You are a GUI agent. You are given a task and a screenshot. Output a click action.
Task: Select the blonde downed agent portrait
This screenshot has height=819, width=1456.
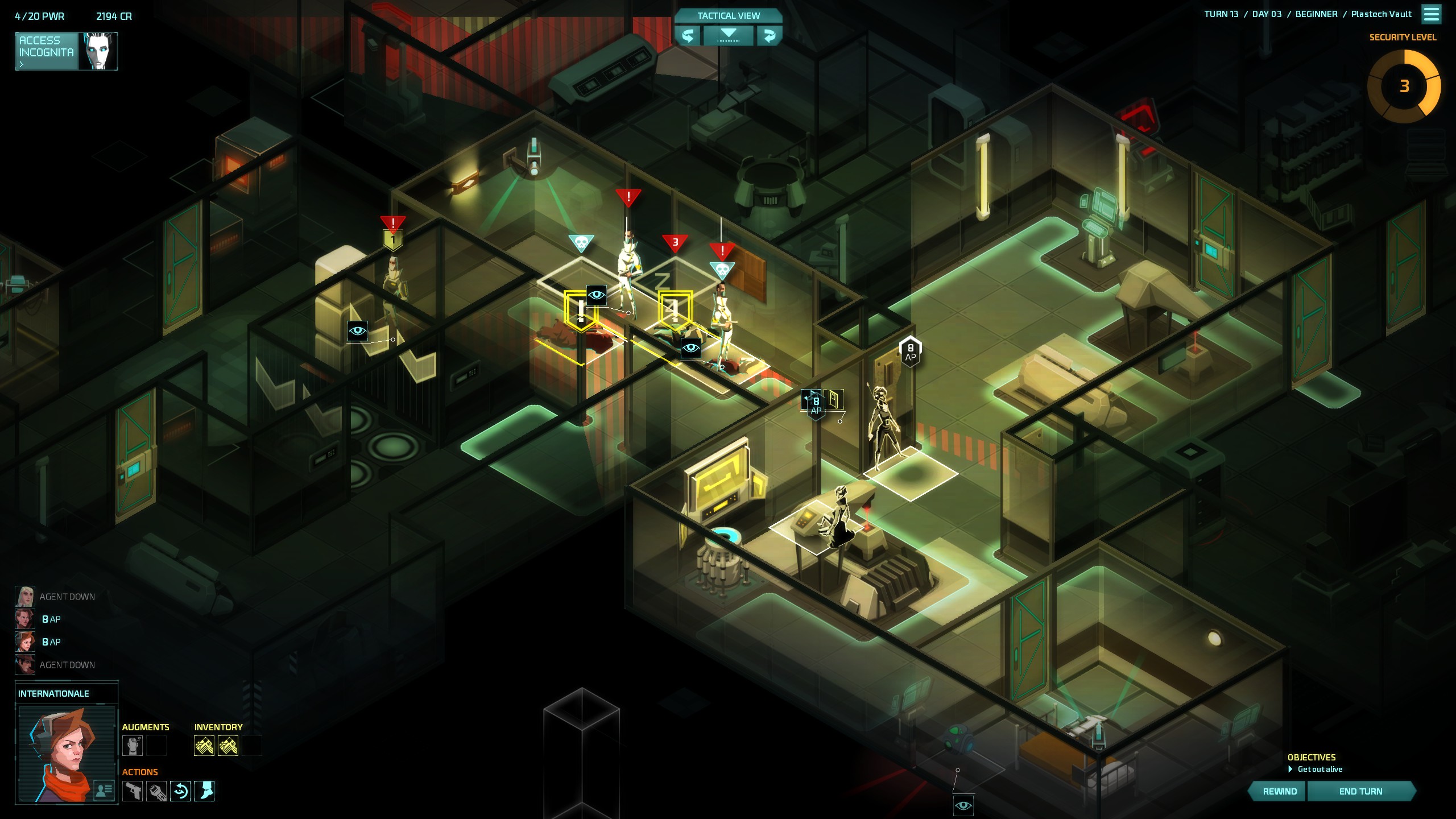click(x=24, y=596)
